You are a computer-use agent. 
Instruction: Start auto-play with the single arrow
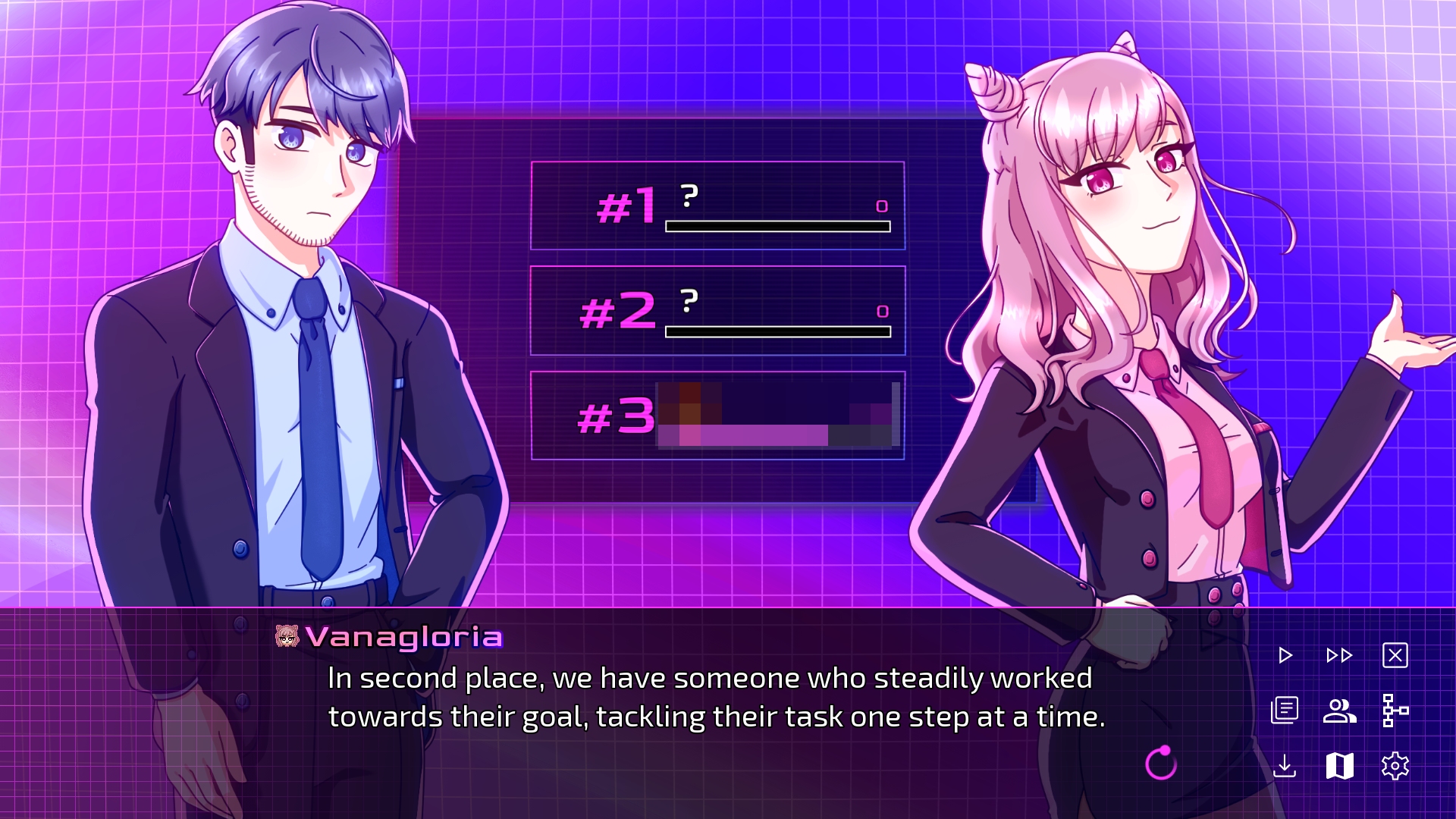click(1285, 655)
